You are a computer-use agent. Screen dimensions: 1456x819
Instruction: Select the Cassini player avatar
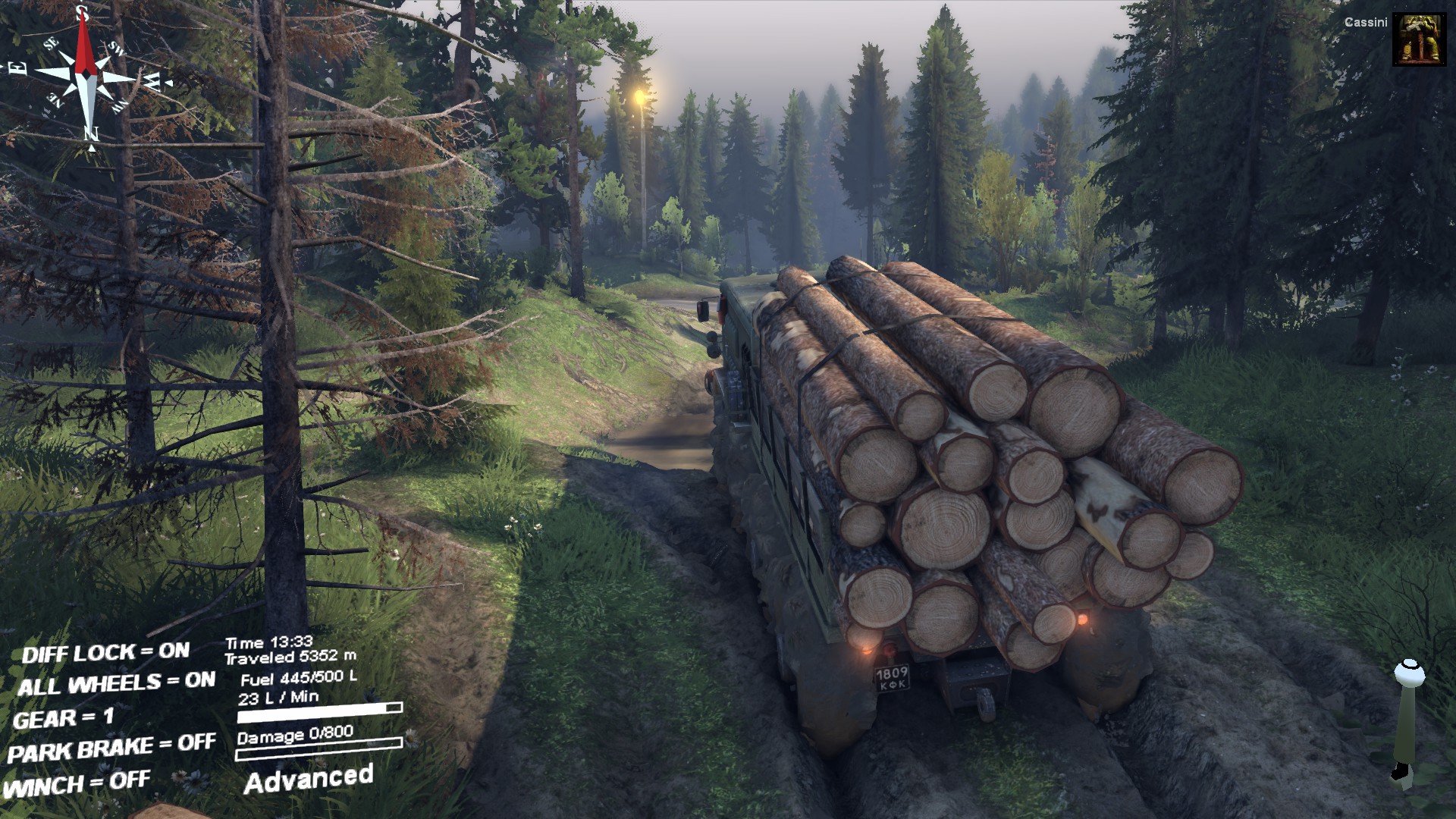pyautogui.click(x=1419, y=39)
